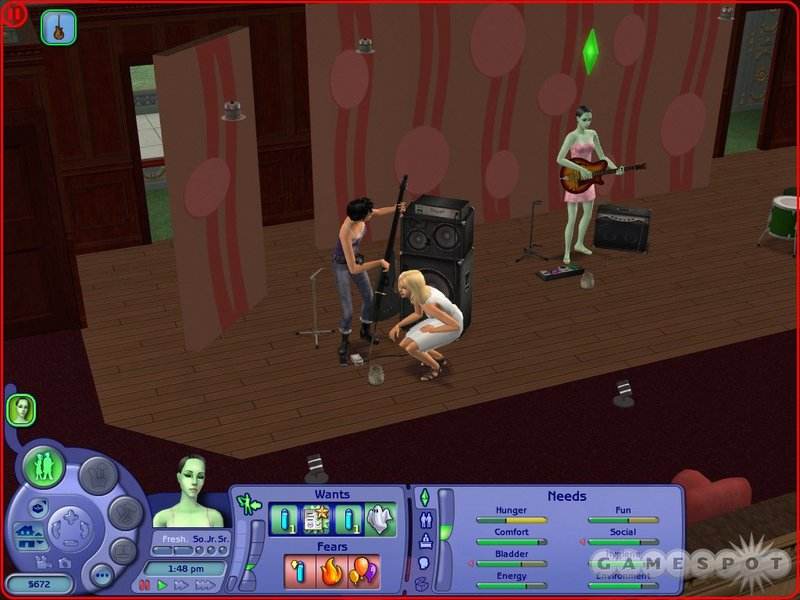Switch to Live mode with the green button
800x600 pixels.
tap(44, 467)
